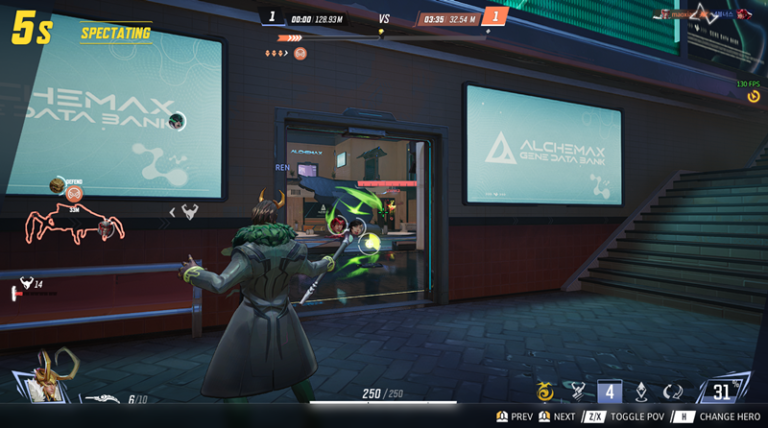Activate the golden swirl ability icon
This screenshot has height=428, width=768.
[x=545, y=392]
